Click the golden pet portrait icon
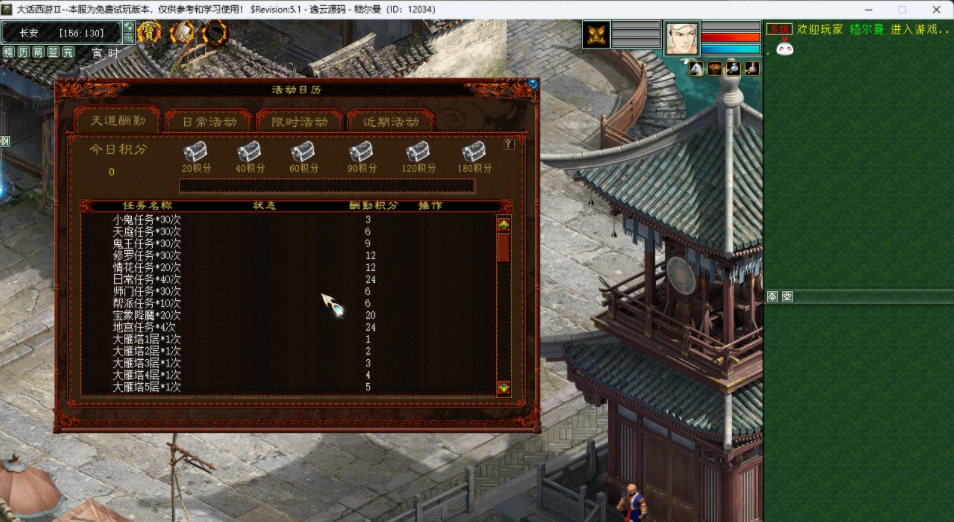The width and height of the screenshot is (954, 522). pyautogui.click(x=597, y=35)
